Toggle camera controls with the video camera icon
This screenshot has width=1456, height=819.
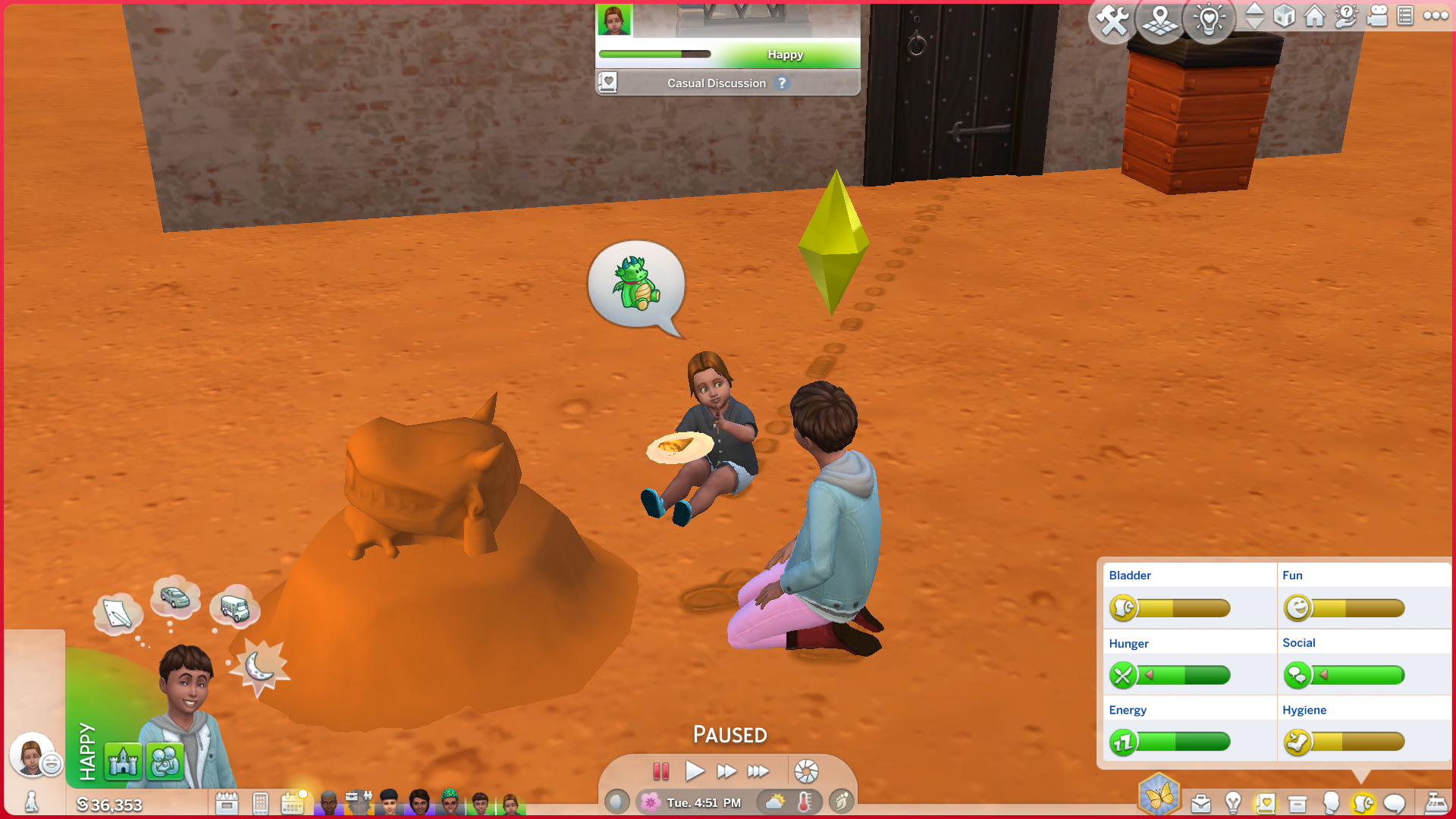[x=1377, y=16]
